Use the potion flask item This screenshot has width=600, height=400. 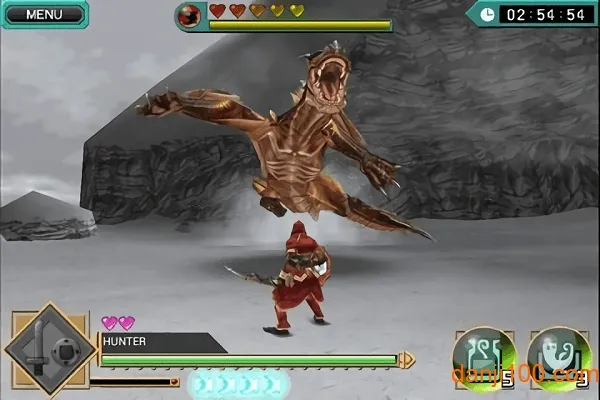tap(484, 357)
